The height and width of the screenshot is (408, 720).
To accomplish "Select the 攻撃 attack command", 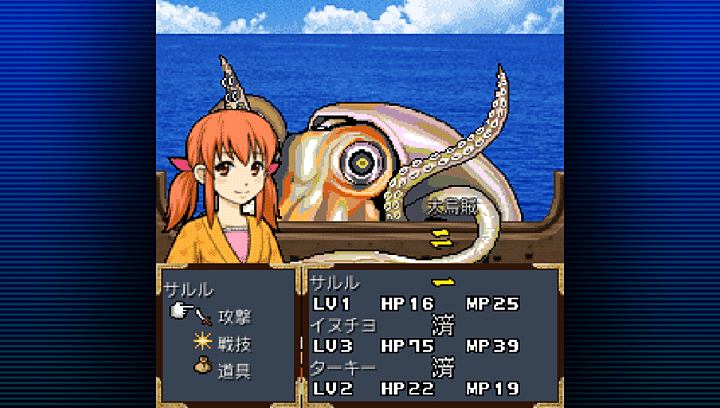I will (x=234, y=317).
